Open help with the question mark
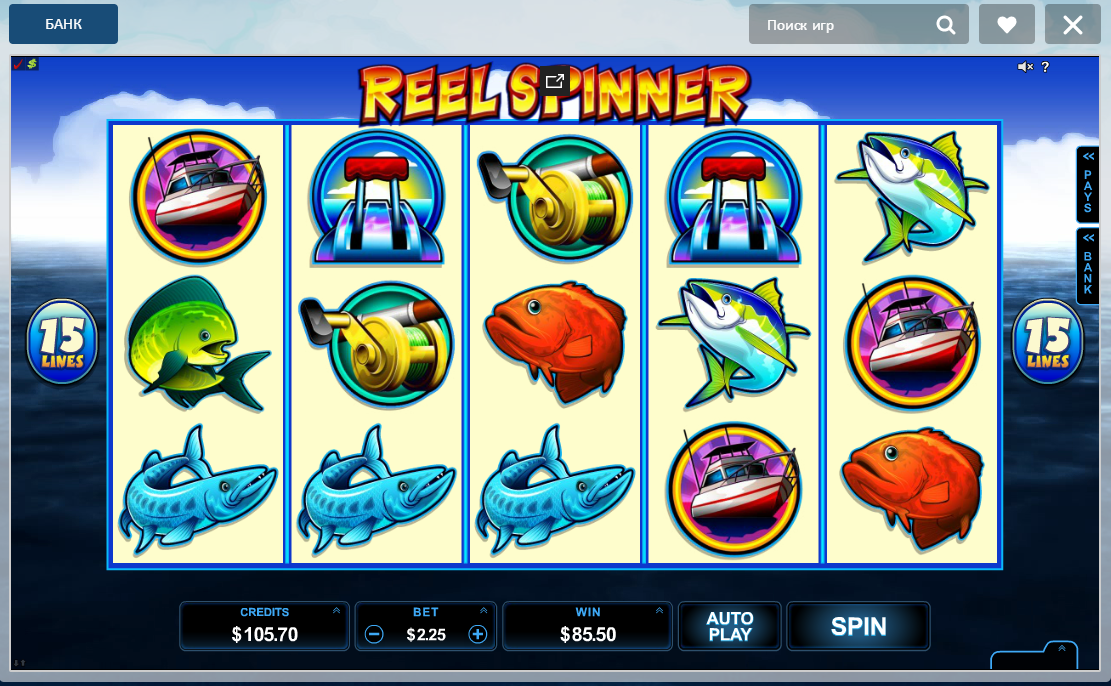The height and width of the screenshot is (686, 1111). [x=1045, y=67]
